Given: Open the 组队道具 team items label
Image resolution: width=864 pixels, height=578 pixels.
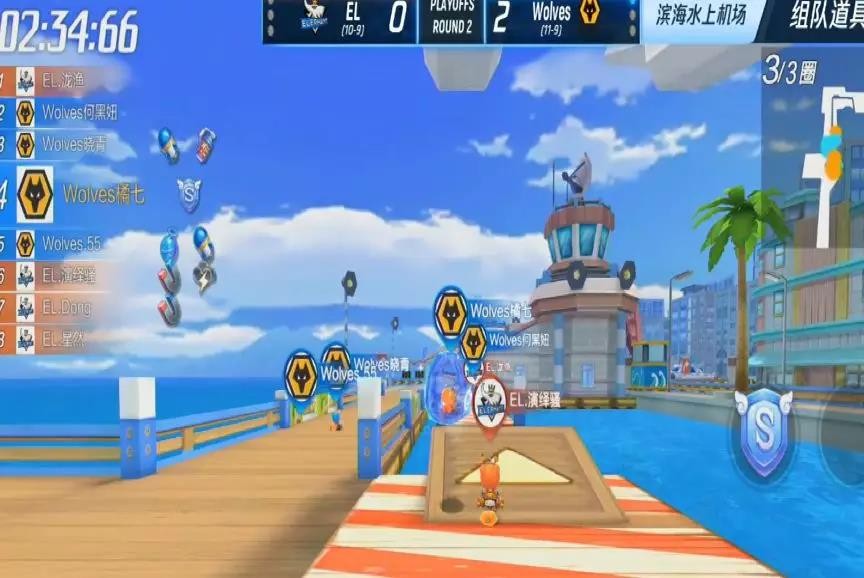Looking at the screenshot, I should coord(825,17).
